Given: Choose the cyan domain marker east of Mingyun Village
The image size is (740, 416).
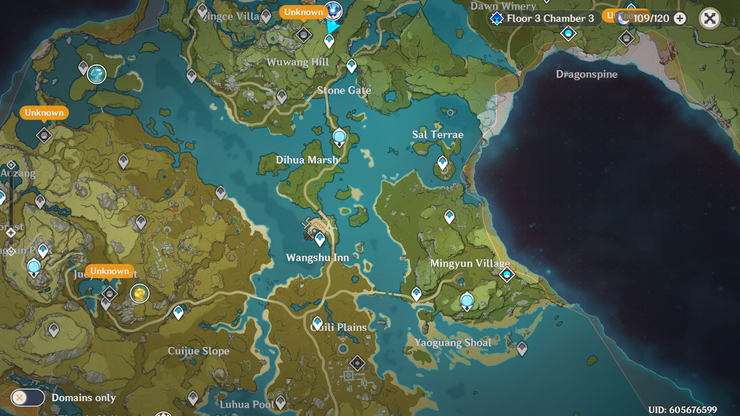Looking at the screenshot, I should point(507,274).
